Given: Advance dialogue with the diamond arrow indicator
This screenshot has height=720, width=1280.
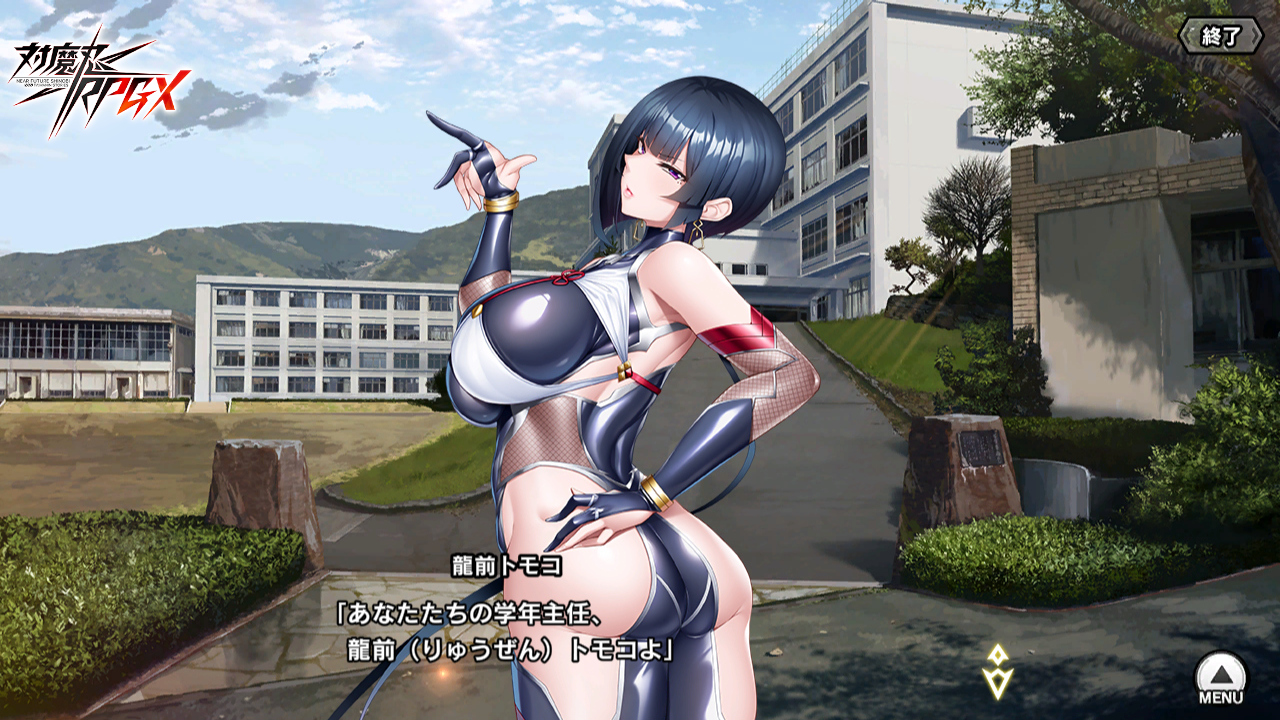Looking at the screenshot, I should [997, 672].
